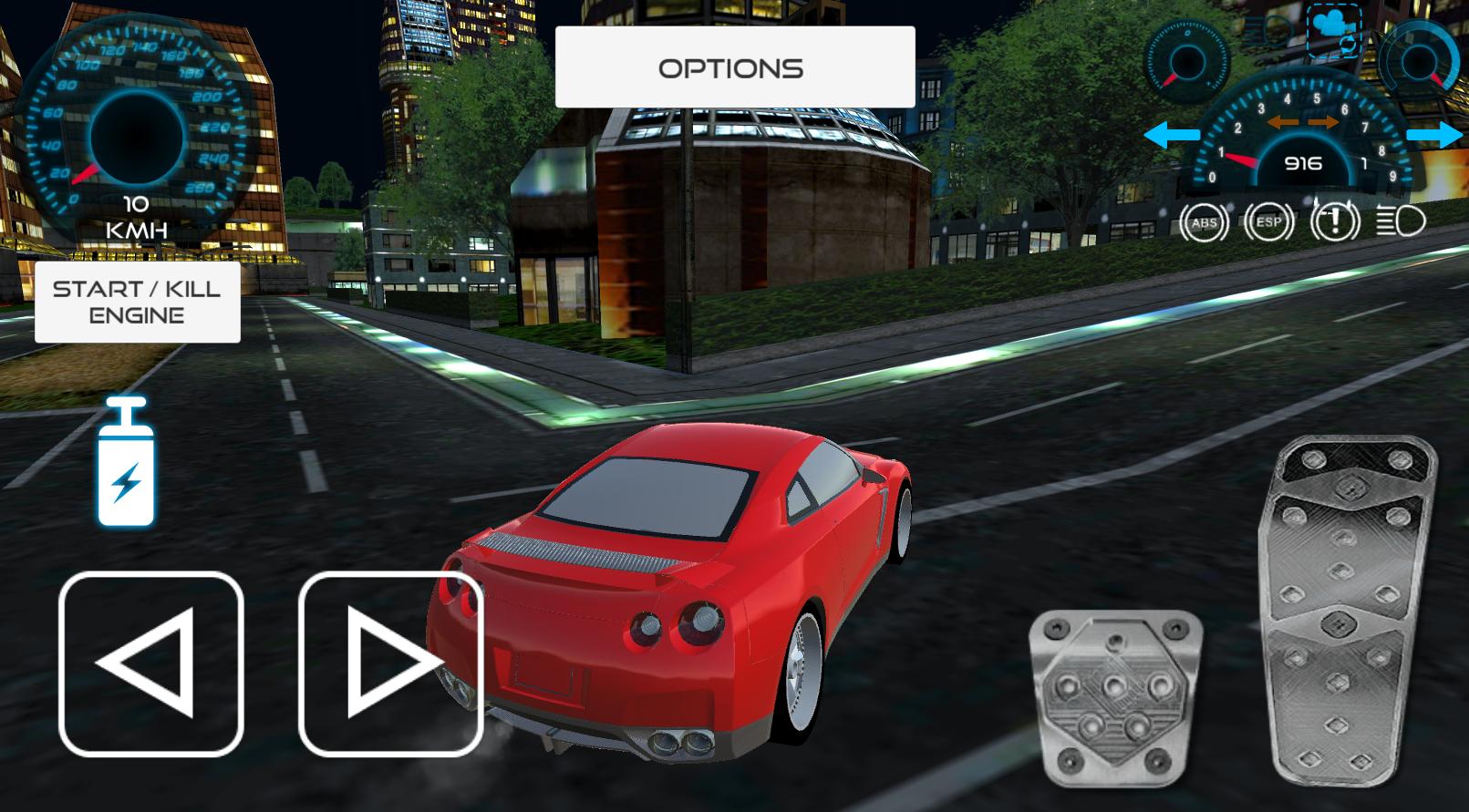Toggle the ESP indicator

click(1268, 221)
